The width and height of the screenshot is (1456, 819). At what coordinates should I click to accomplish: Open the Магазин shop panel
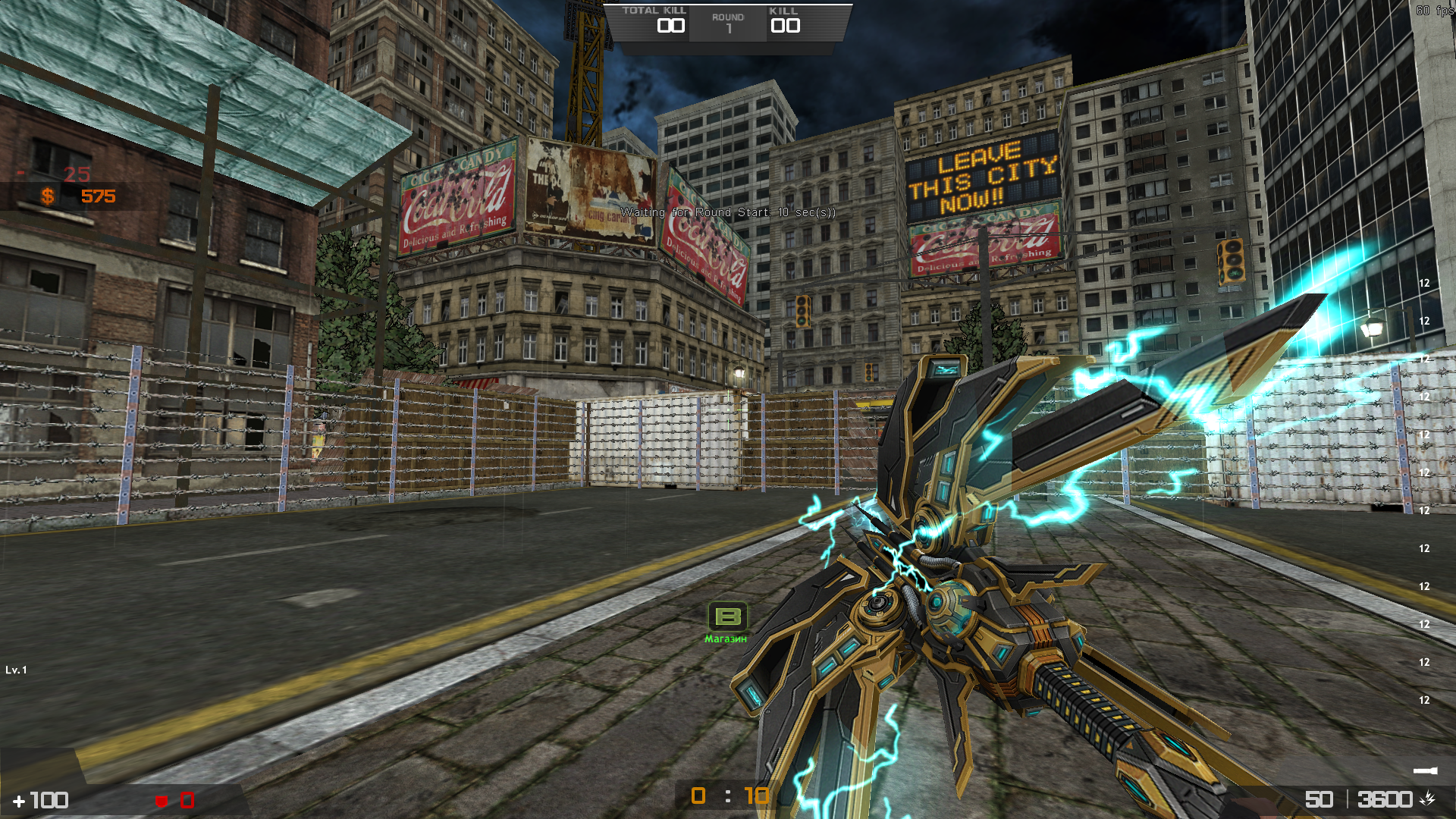pyautogui.click(x=726, y=639)
